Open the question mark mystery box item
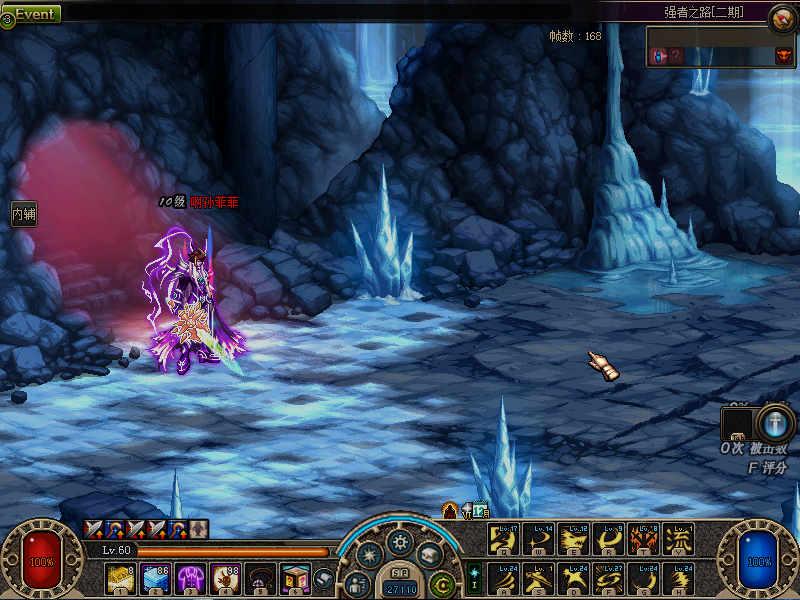 (x=293, y=578)
